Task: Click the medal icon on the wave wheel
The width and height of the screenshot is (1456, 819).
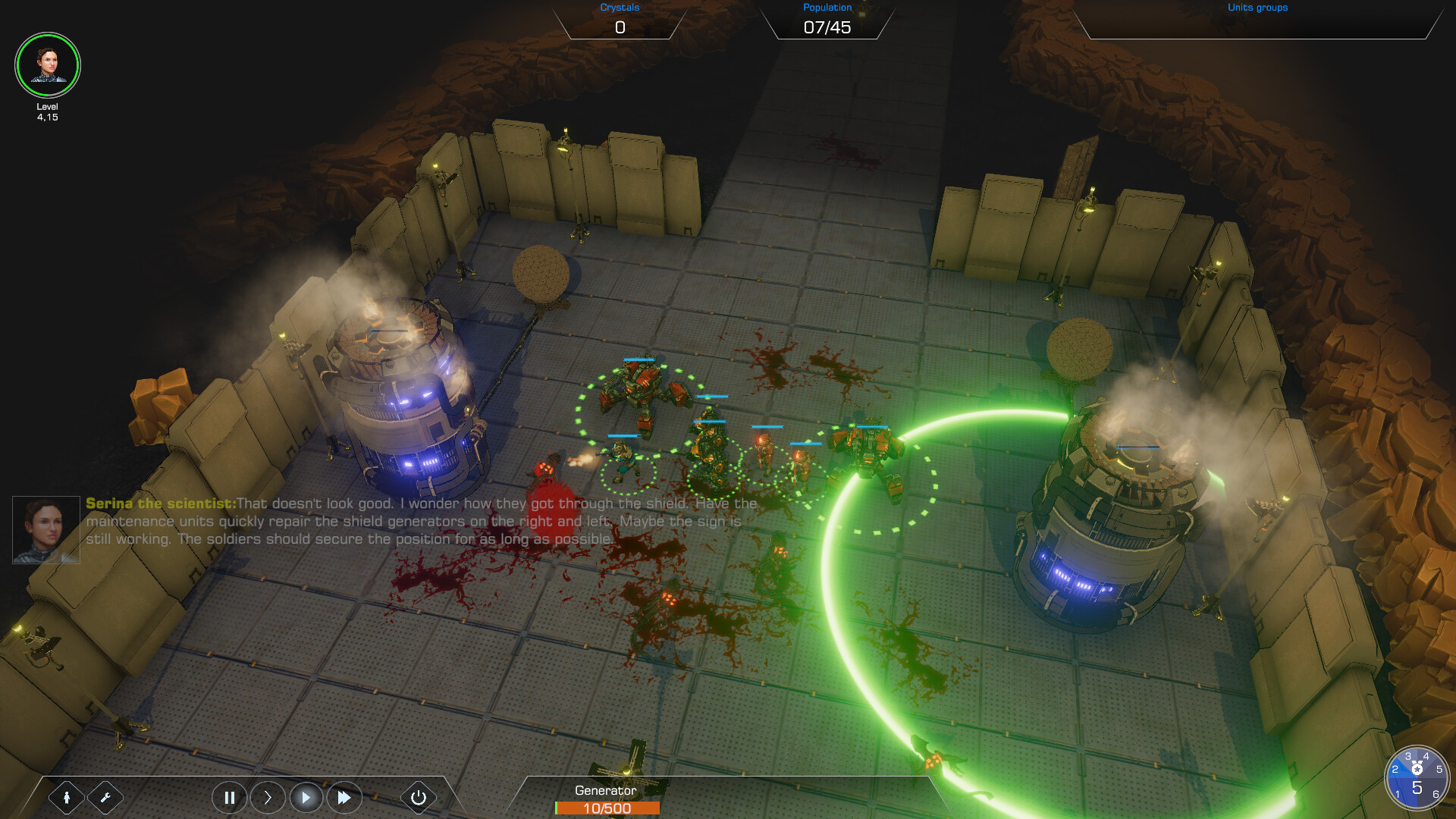Action: tap(1417, 767)
